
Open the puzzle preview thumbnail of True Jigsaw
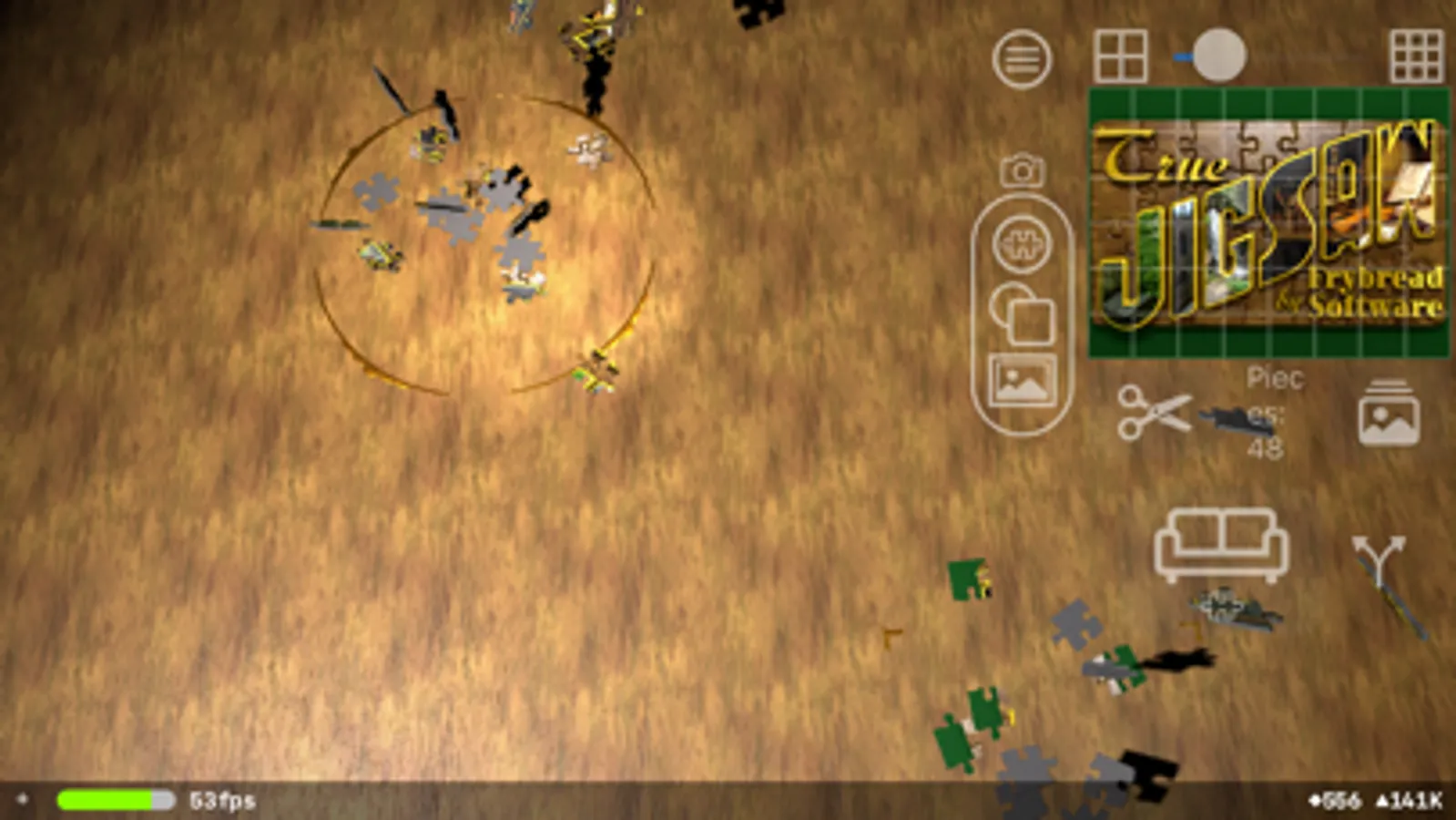pyautogui.click(x=1268, y=224)
